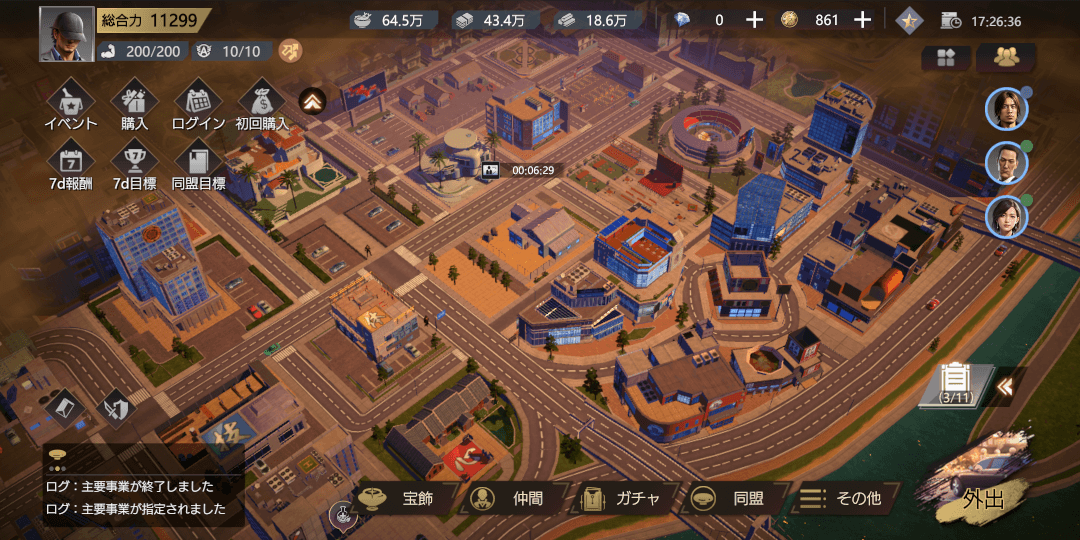Image resolution: width=1080 pixels, height=540 pixels.
Task: Add more diamonds with the plus button
Action: click(754, 20)
